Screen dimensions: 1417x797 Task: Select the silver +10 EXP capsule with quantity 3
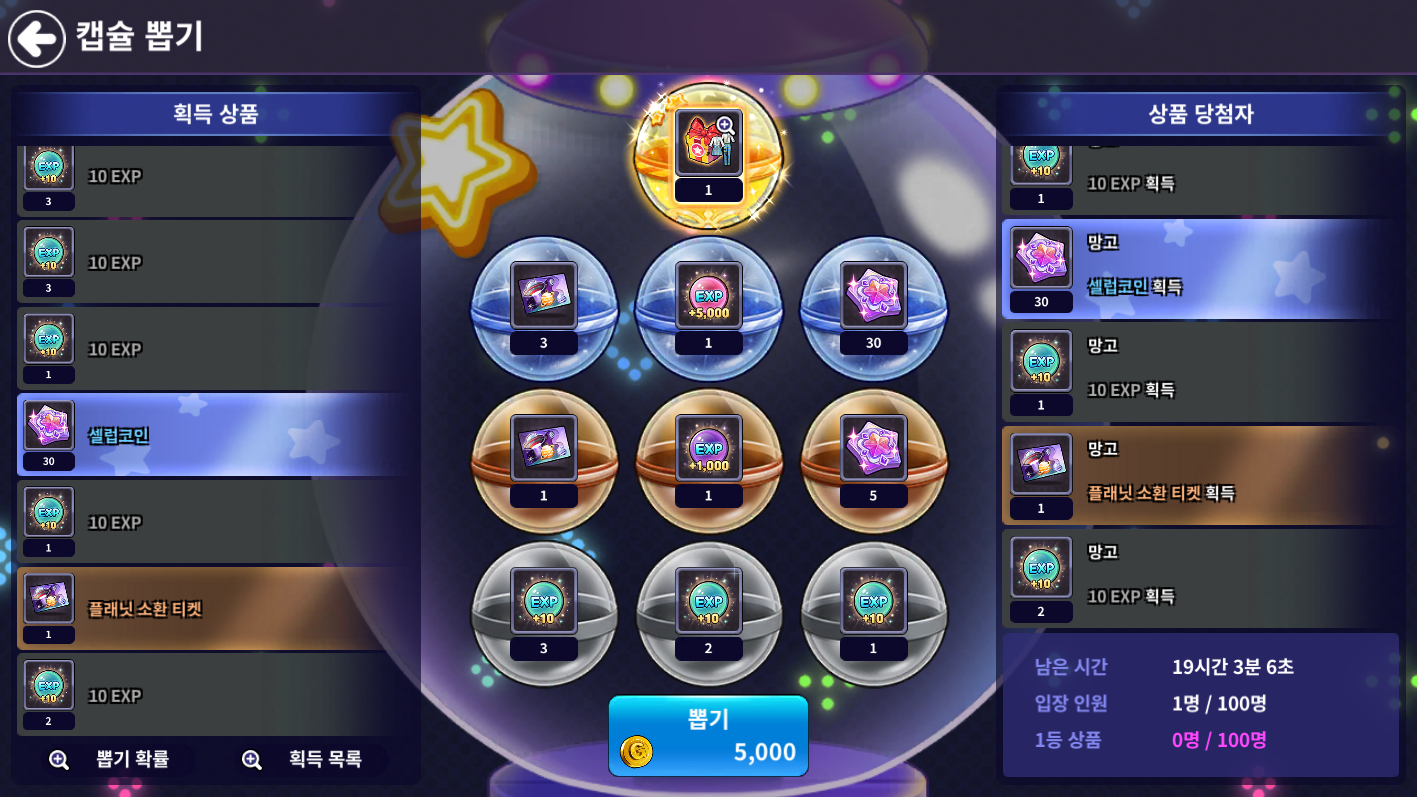click(x=544, y=612)
